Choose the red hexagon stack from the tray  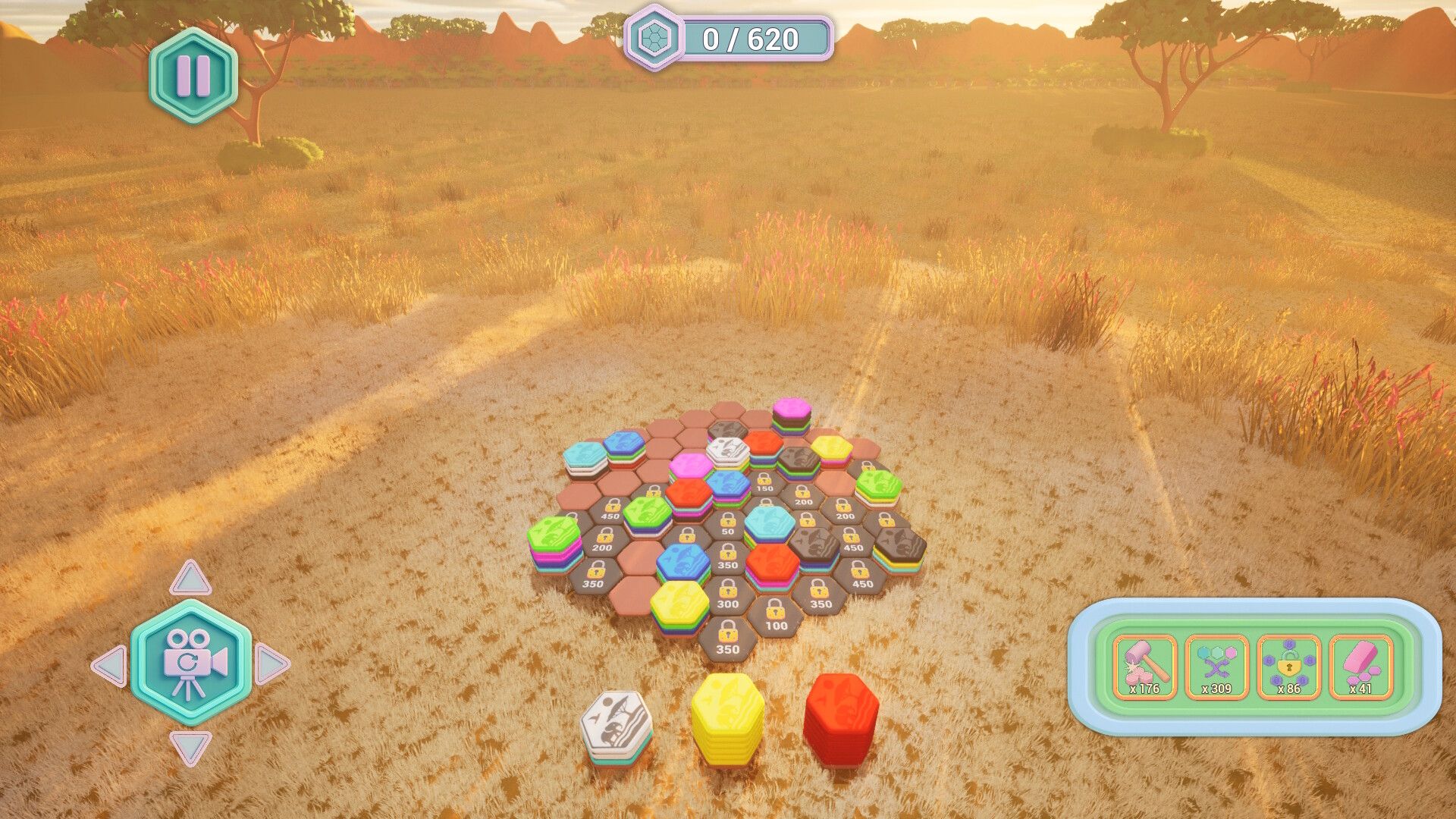841,717
